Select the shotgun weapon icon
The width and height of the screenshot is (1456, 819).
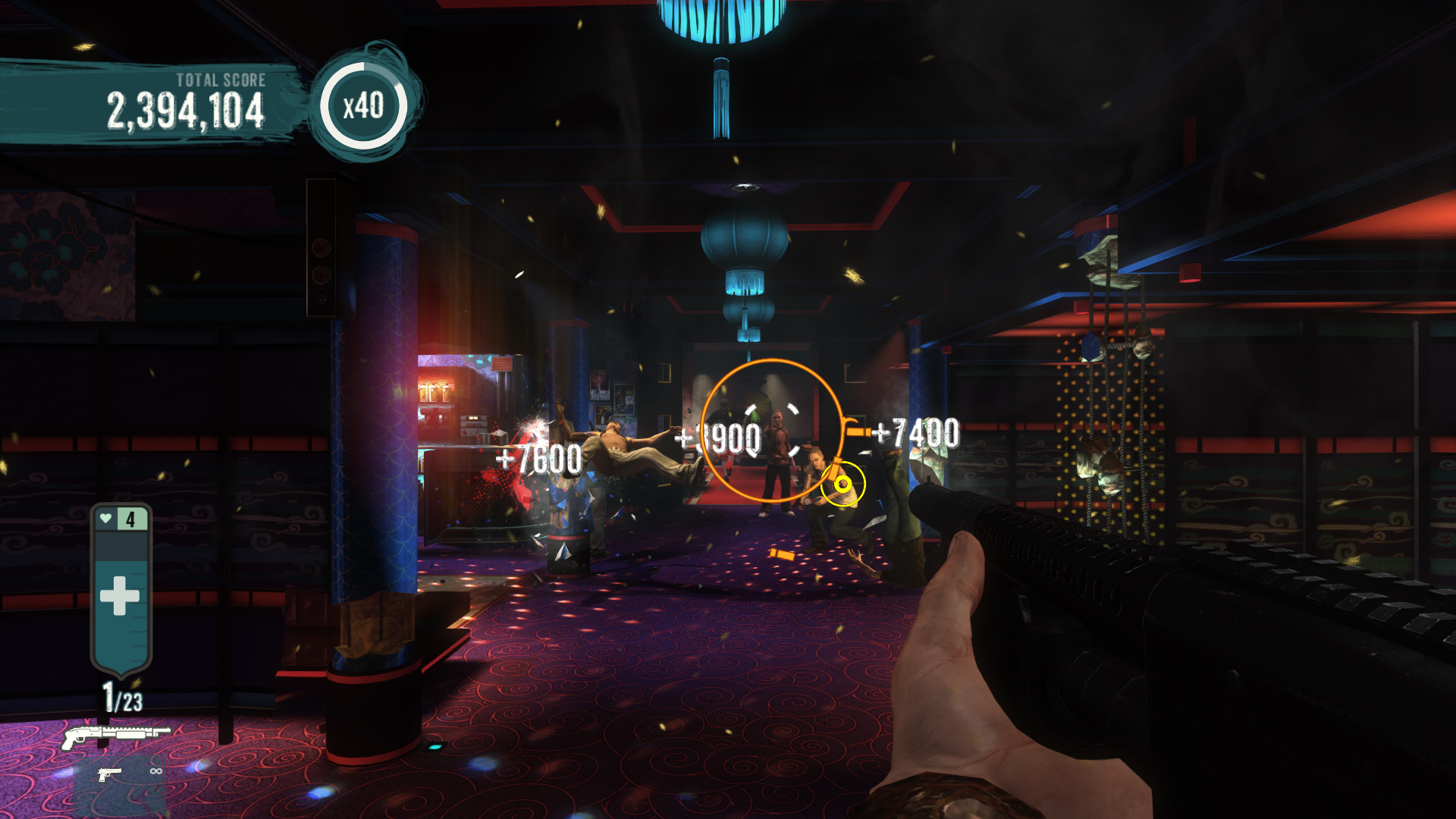[115, 736]
